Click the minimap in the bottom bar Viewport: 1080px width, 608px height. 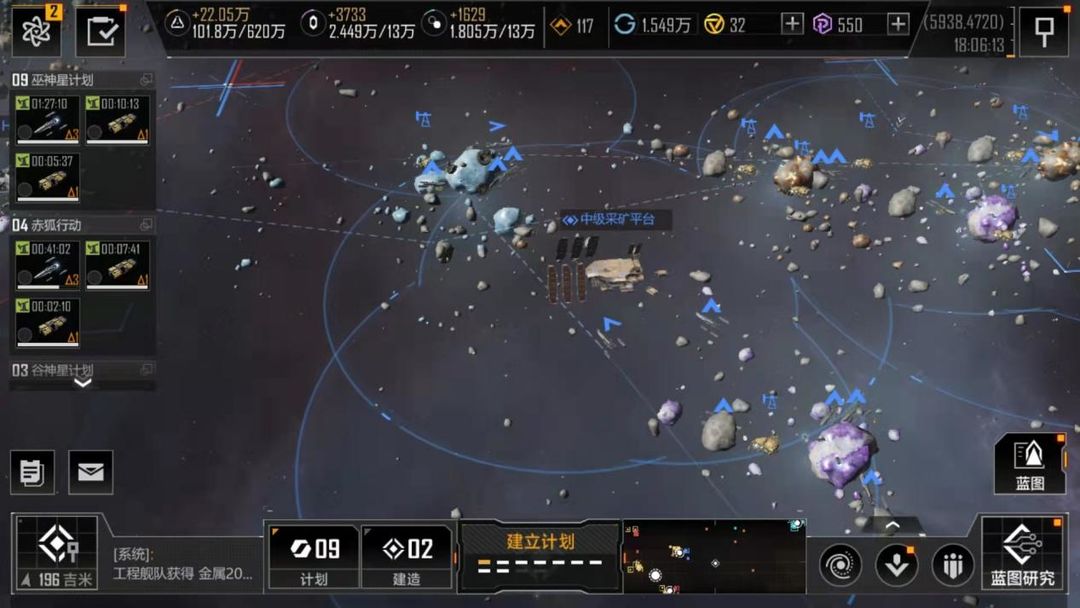pyautogui.click(x=714, y=556)
